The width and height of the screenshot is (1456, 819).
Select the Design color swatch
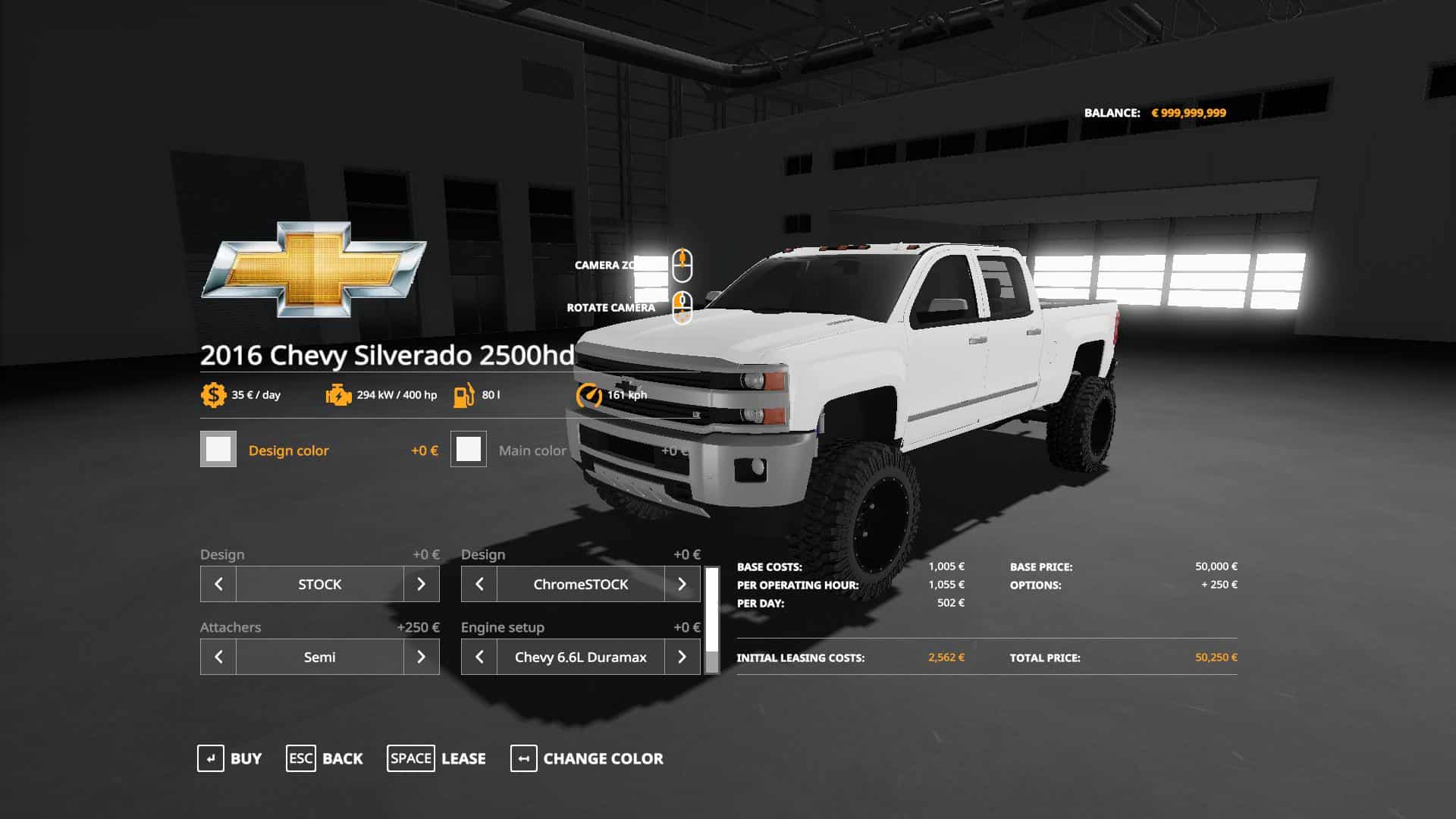pyautogui.click(x=218, y=450)
